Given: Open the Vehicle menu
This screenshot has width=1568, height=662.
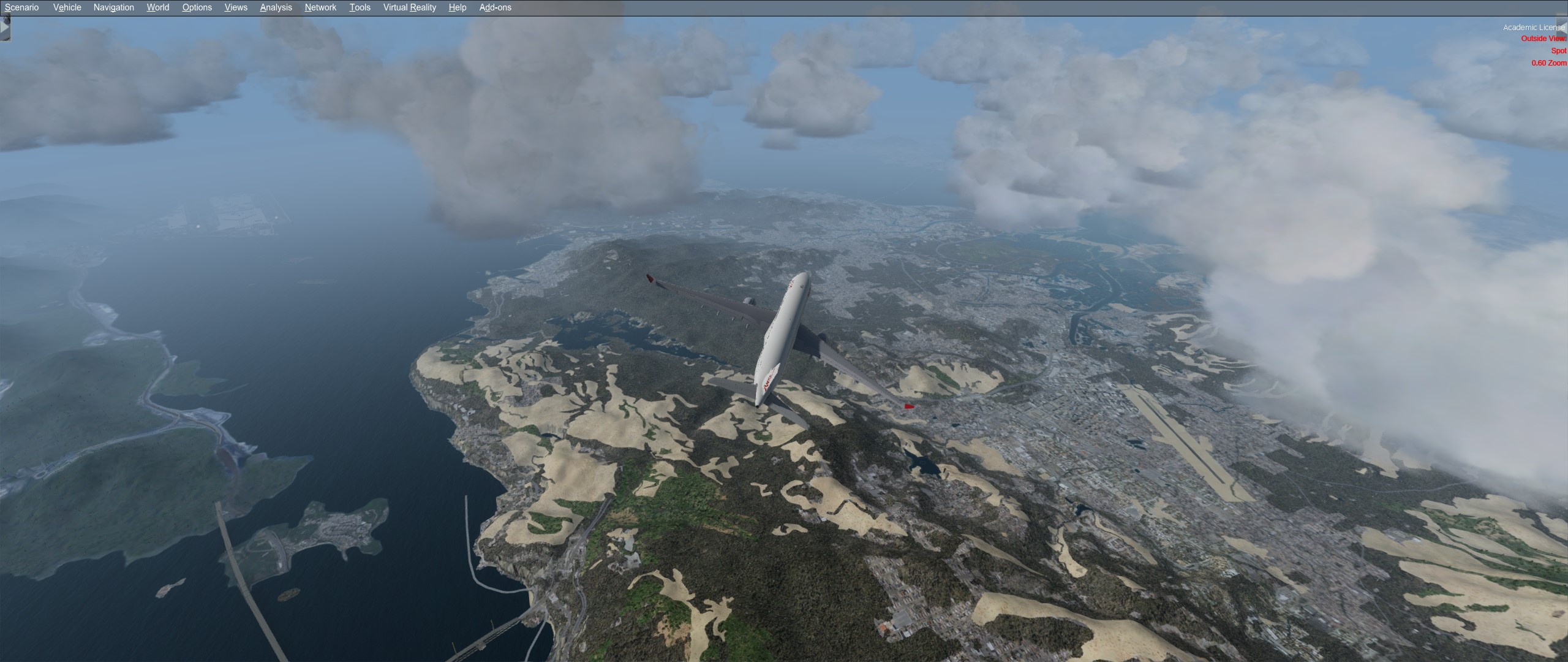Looking at the screenshot, I should 67,7.
